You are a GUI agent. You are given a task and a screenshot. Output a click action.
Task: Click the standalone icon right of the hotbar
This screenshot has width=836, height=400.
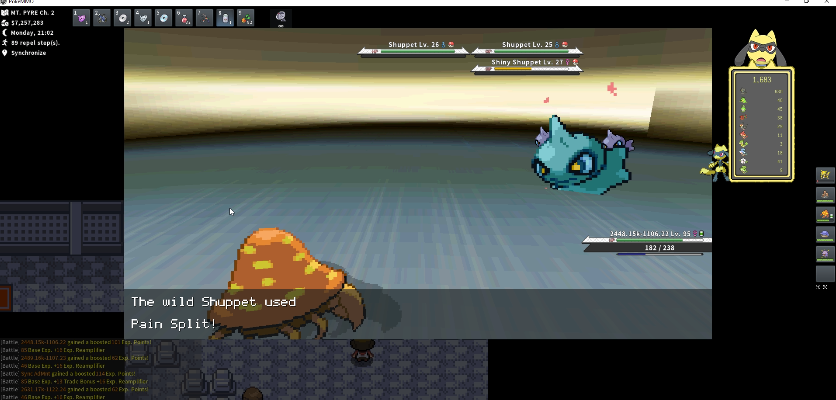281,17
